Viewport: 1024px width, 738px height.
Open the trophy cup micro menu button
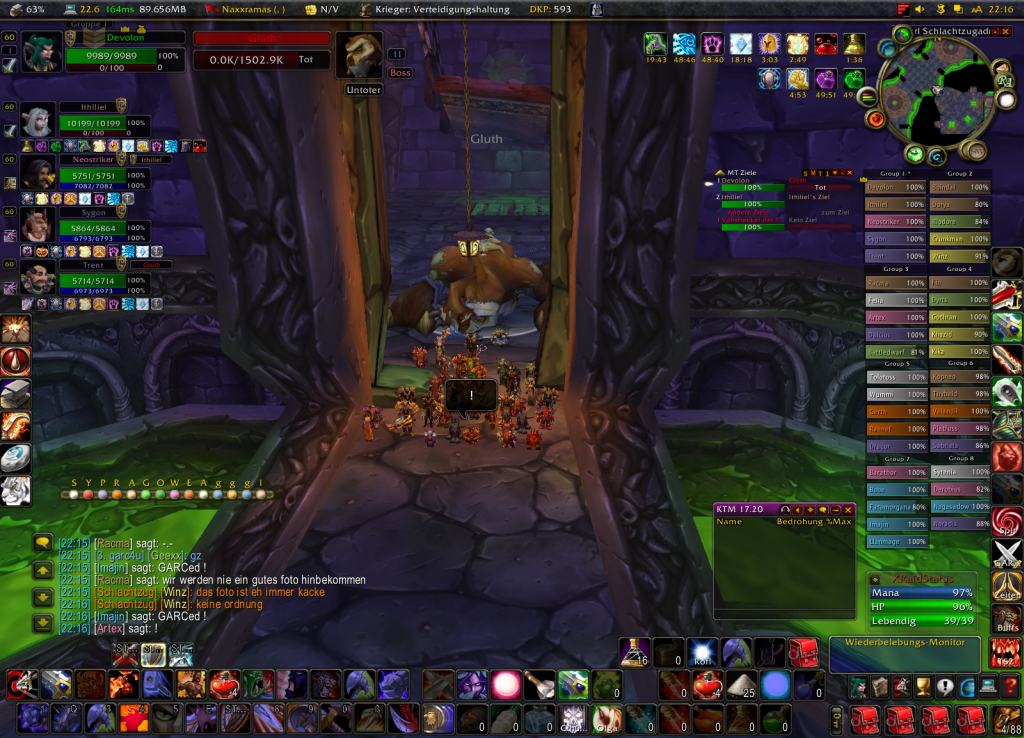tap(923, 685)
